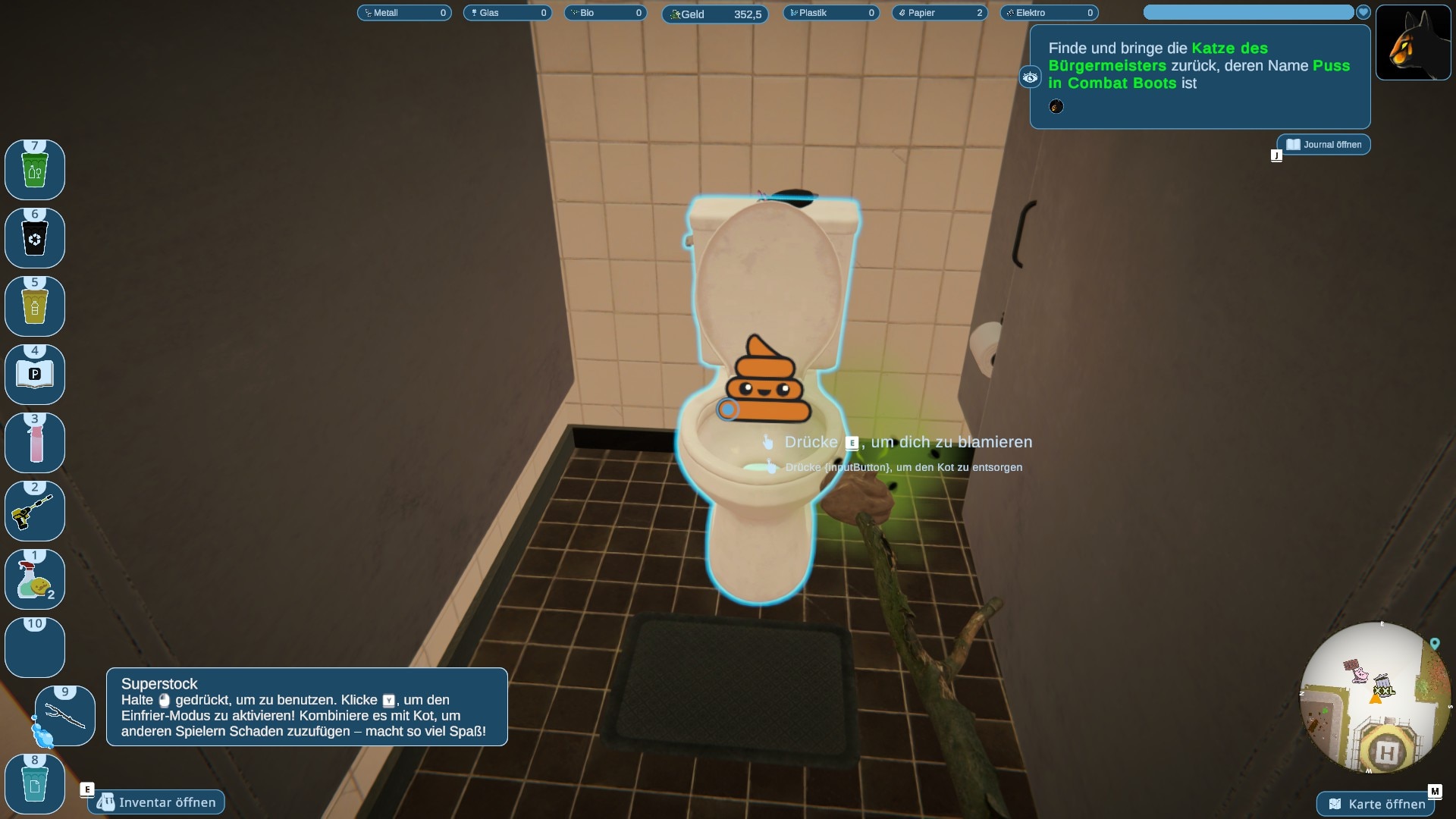Choose the teal paper bin slot
The width and height of the screenshot is (1456, 819).
coord(35,785)
